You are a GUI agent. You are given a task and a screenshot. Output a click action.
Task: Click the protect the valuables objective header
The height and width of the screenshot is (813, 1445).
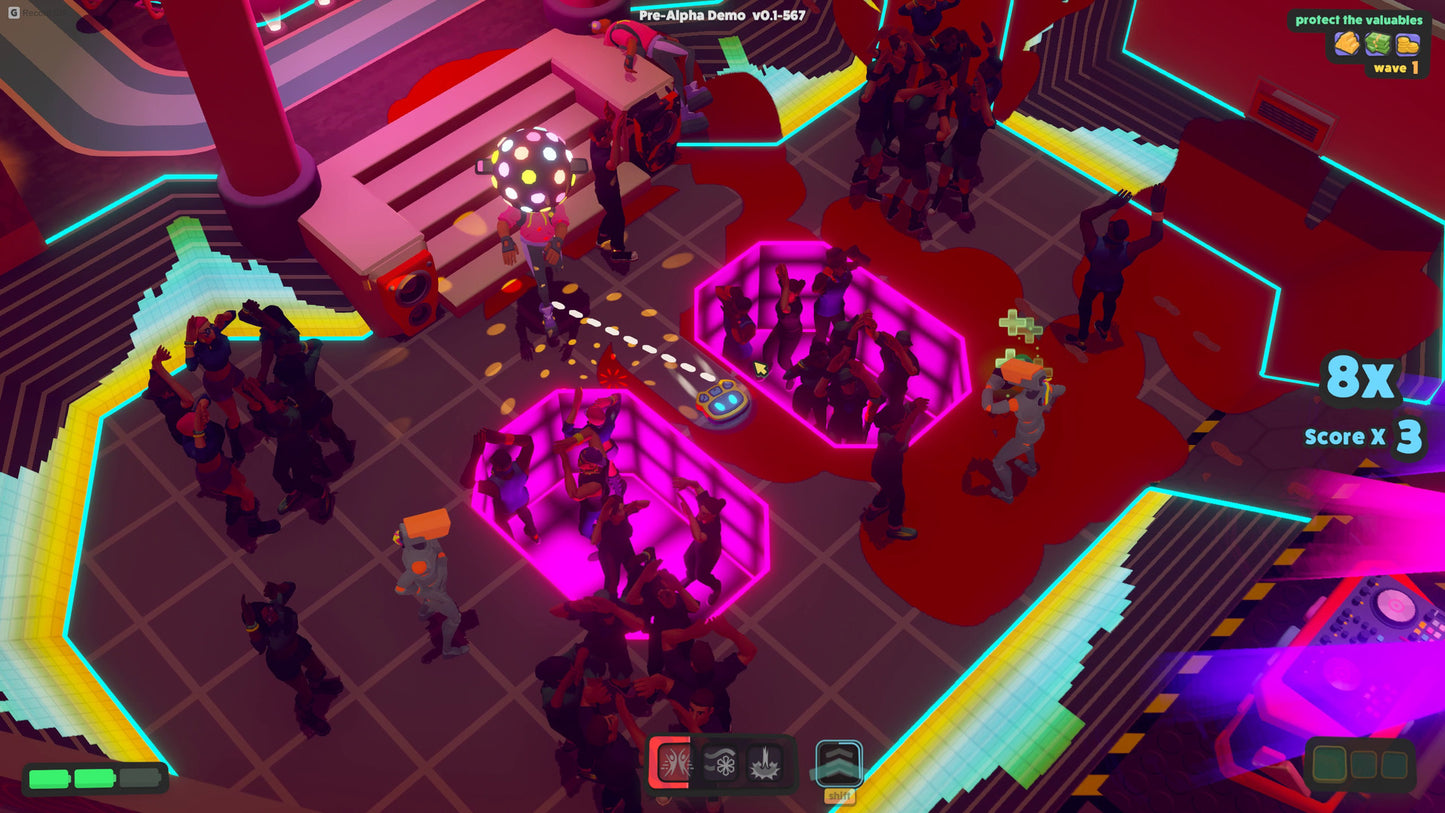coord(1358,20)
